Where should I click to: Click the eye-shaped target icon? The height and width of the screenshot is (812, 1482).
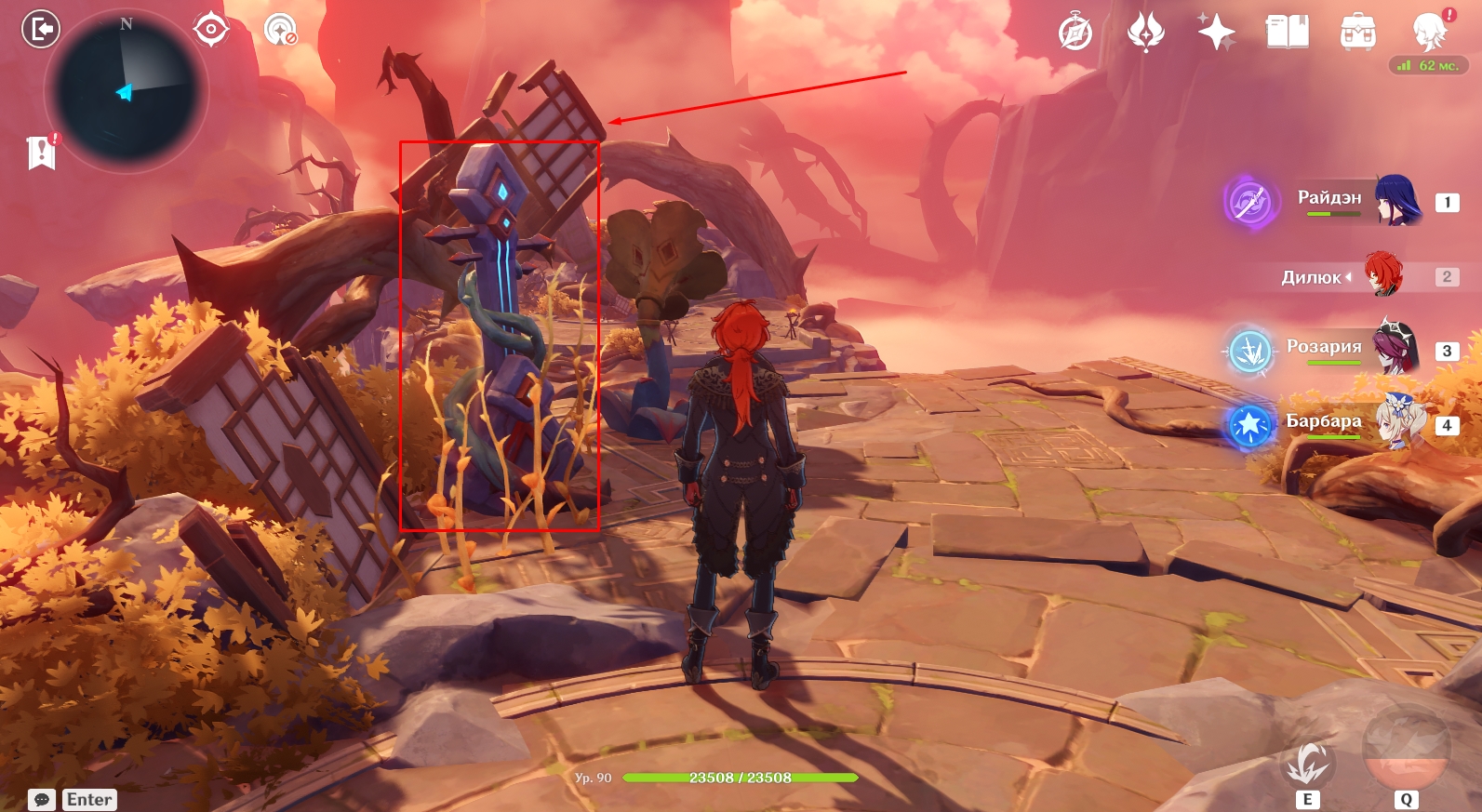(x=211, y=29)
